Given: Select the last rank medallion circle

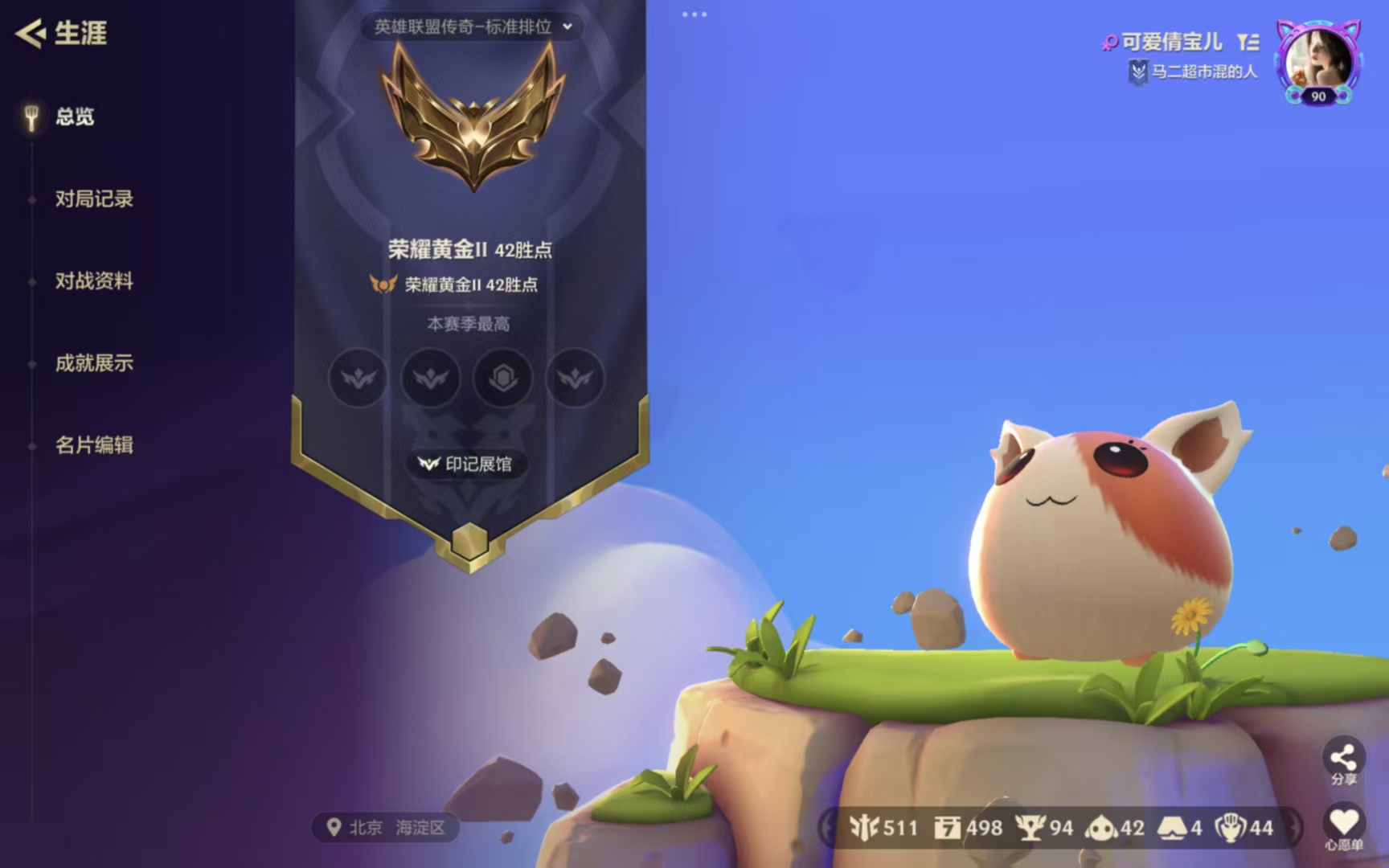Looking at the screenshot, I should pos(574,379).
